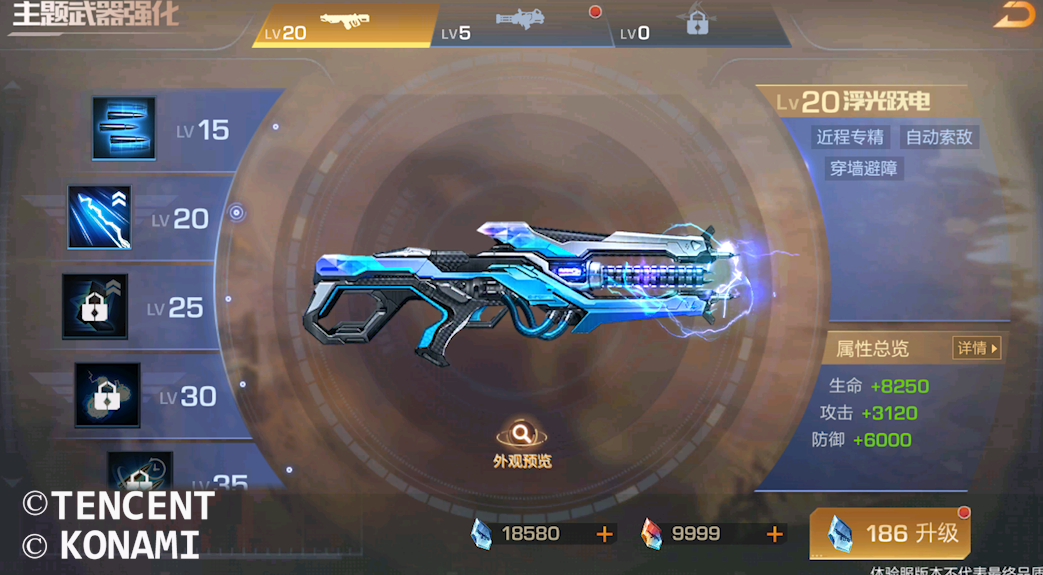The width and height of the screenshot is (1043, 575).
Task: Show 详情 attribute details
Action: pos(977,348)
